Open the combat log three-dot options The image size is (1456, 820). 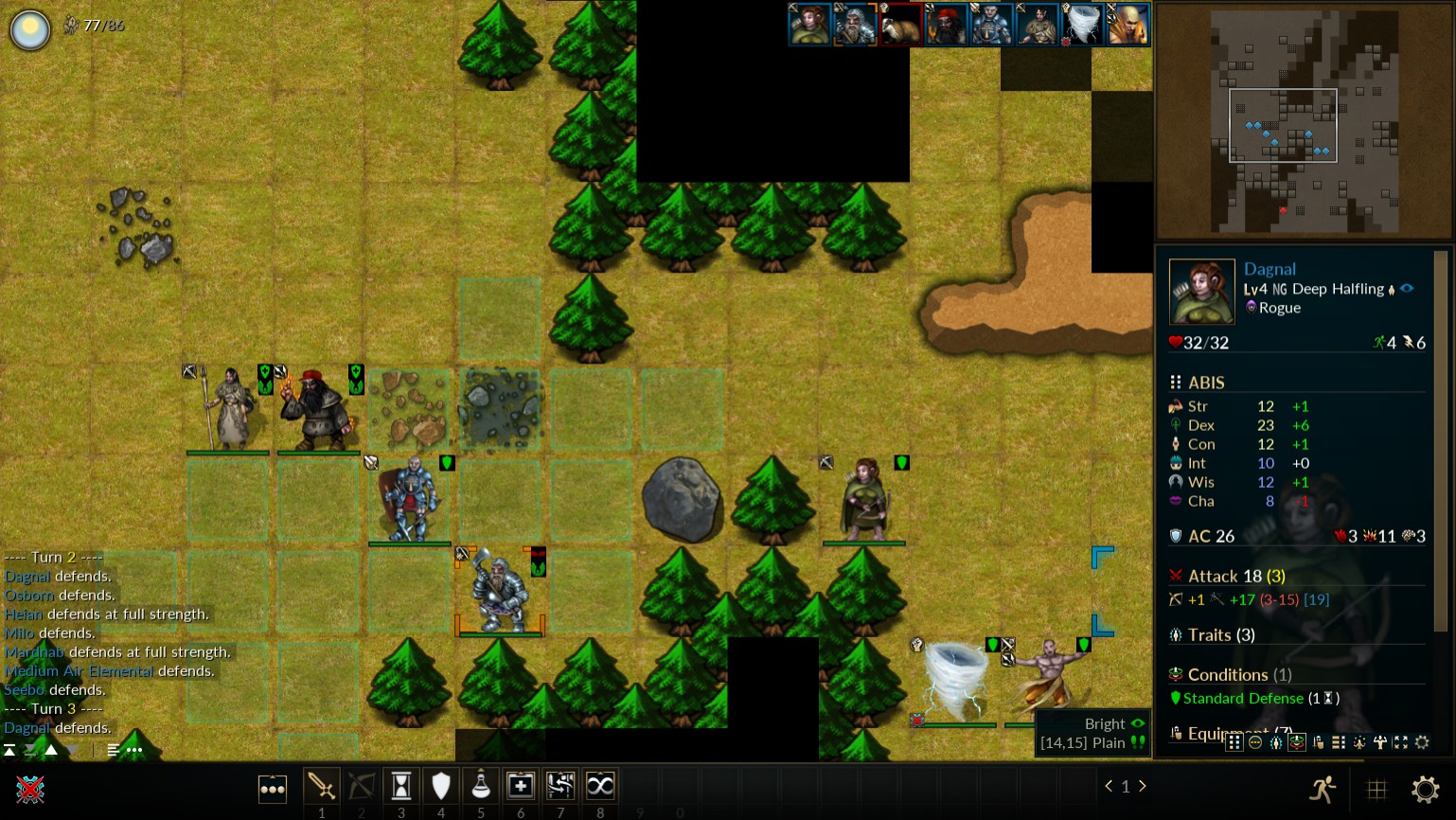134,750
